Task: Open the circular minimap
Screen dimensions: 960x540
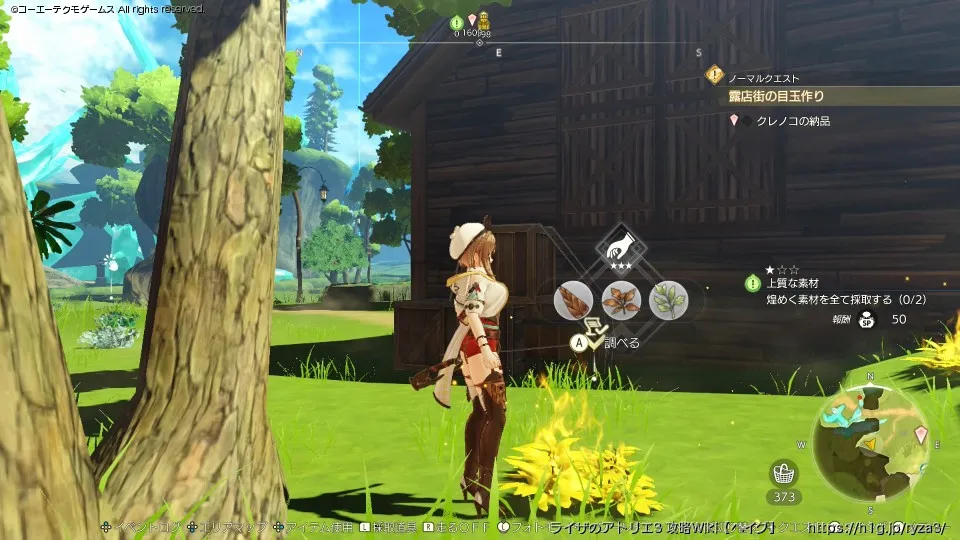Action: tap(869, 440)
